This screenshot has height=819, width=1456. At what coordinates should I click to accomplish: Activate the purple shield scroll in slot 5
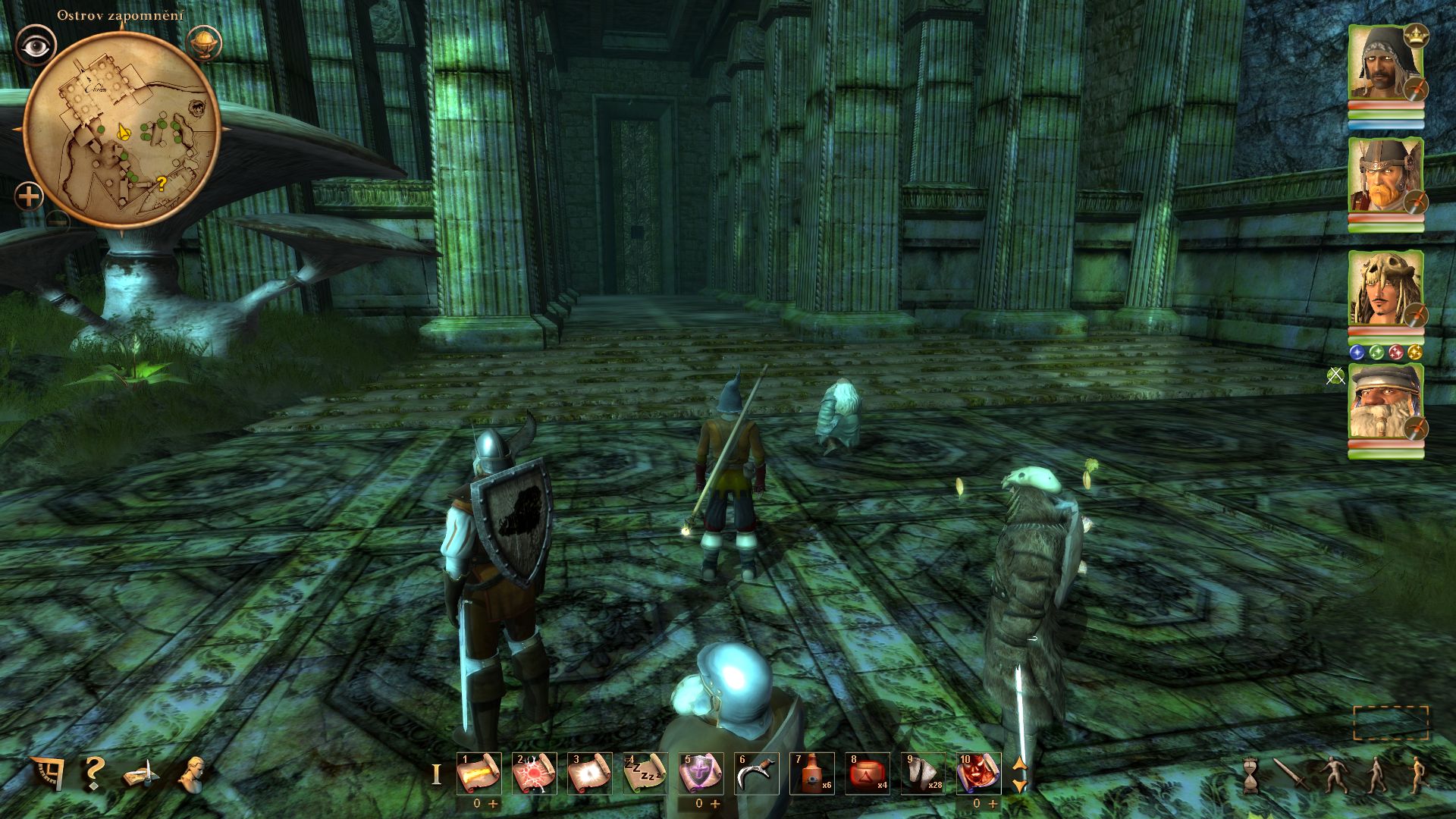pos(701,773)
